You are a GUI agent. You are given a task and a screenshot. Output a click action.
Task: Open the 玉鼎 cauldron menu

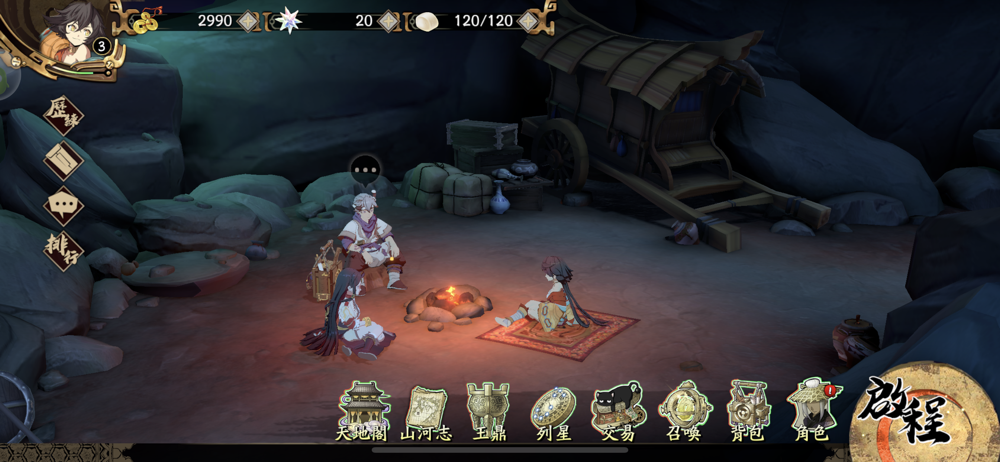click(490, 410)
